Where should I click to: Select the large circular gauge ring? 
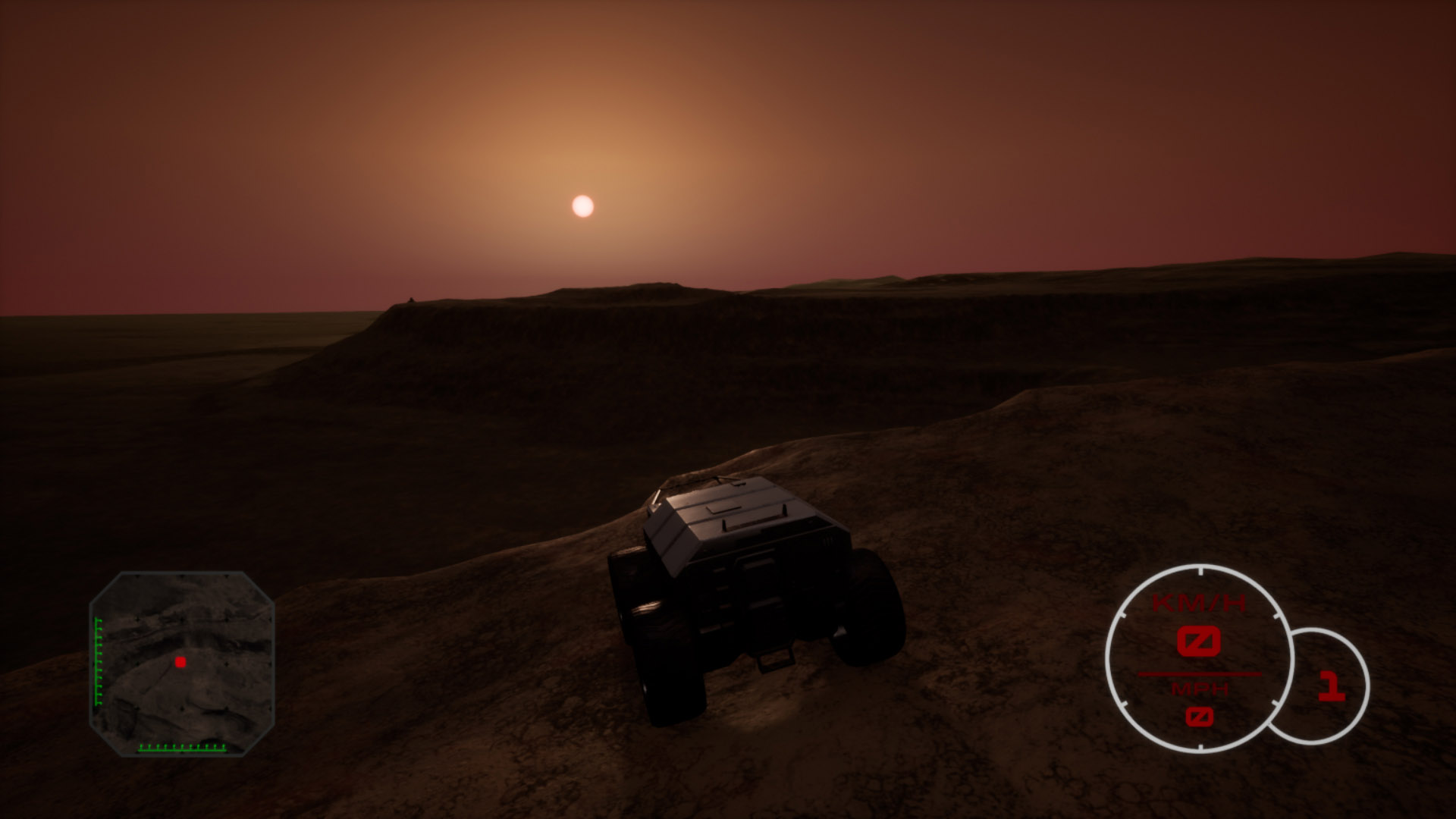(1109, 657)
